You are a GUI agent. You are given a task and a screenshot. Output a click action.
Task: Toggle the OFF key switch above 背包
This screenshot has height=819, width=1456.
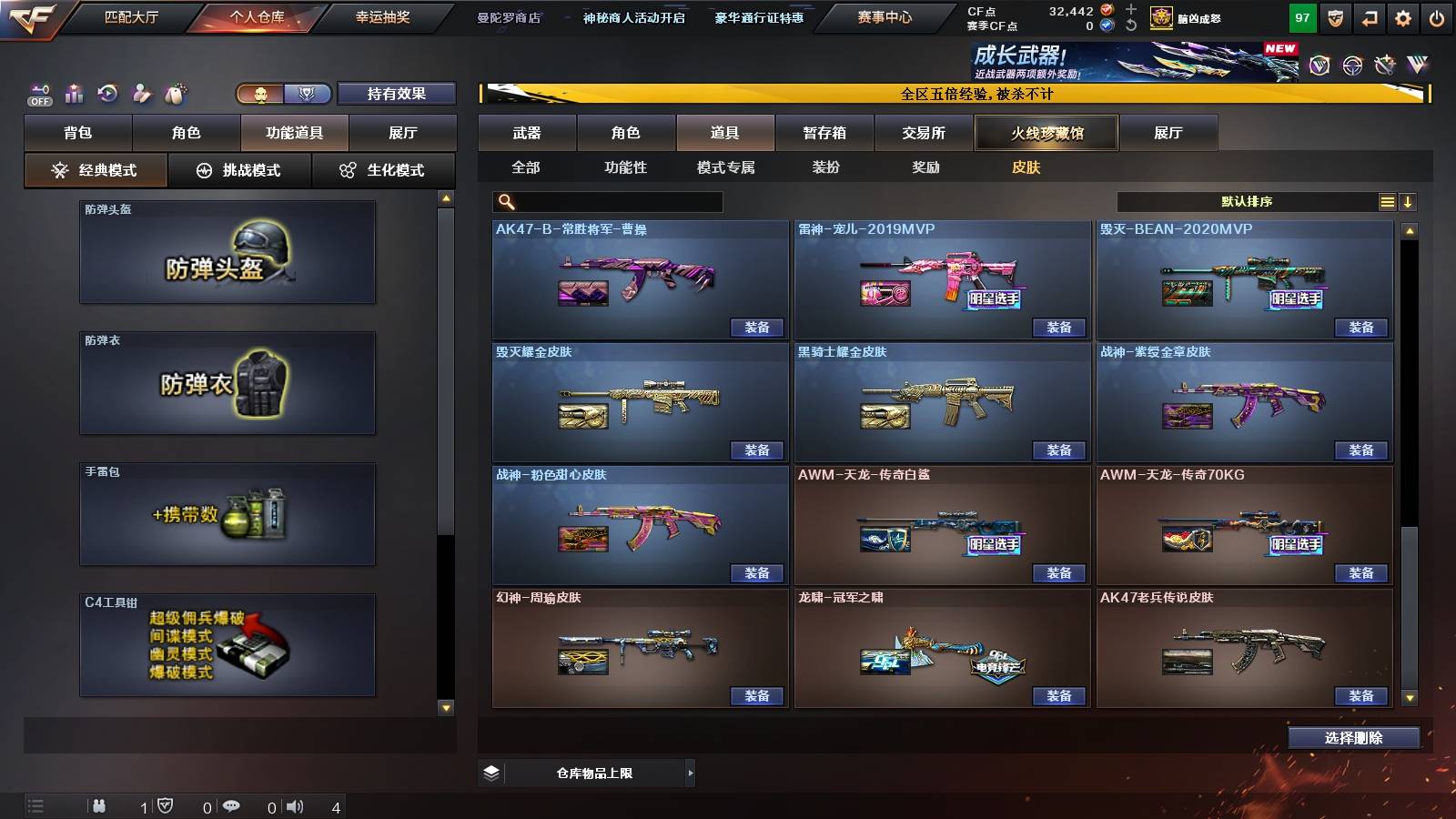(38, 93)
